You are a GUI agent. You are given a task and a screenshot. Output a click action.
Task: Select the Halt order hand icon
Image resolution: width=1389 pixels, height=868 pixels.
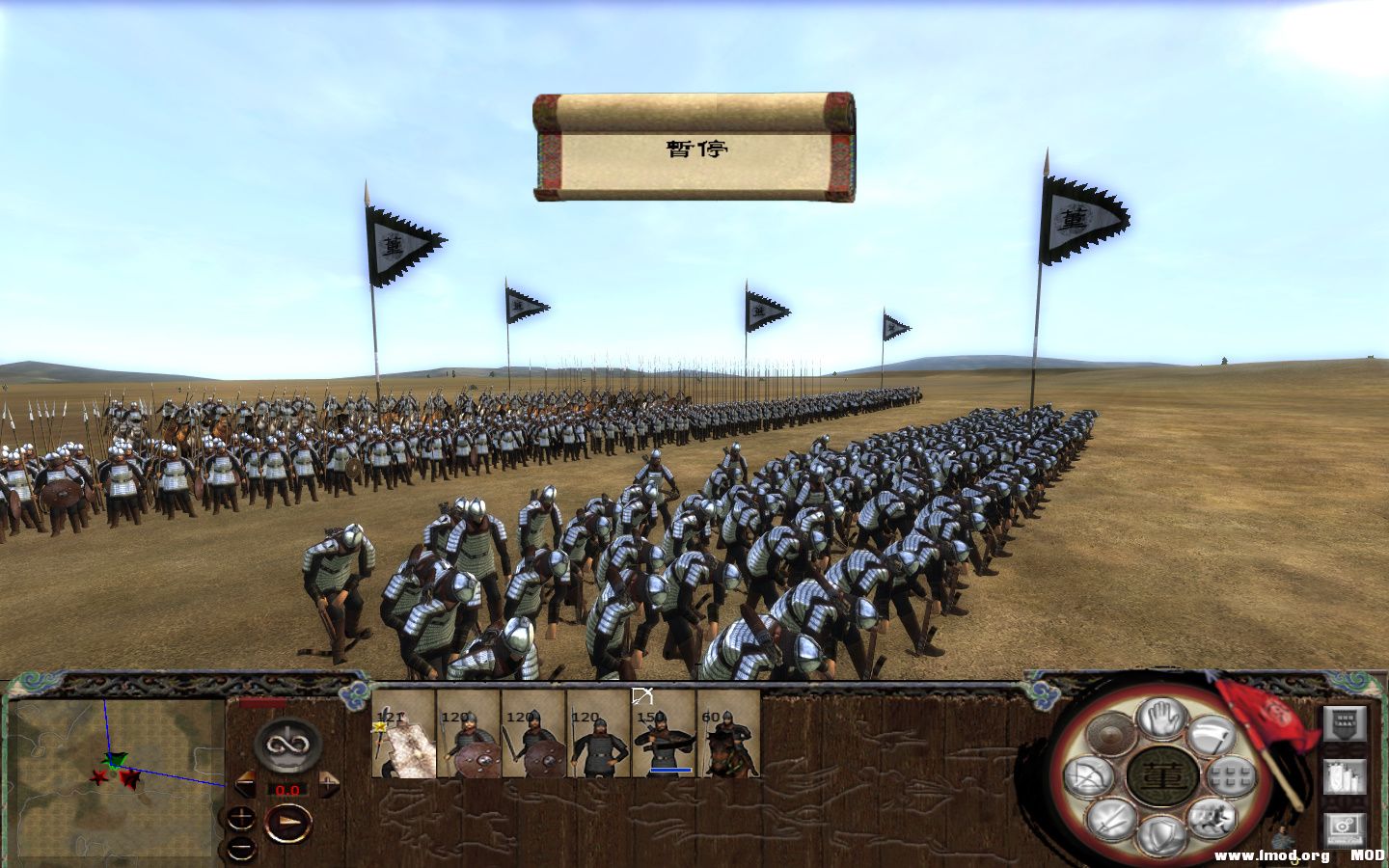click(1159, 720)
